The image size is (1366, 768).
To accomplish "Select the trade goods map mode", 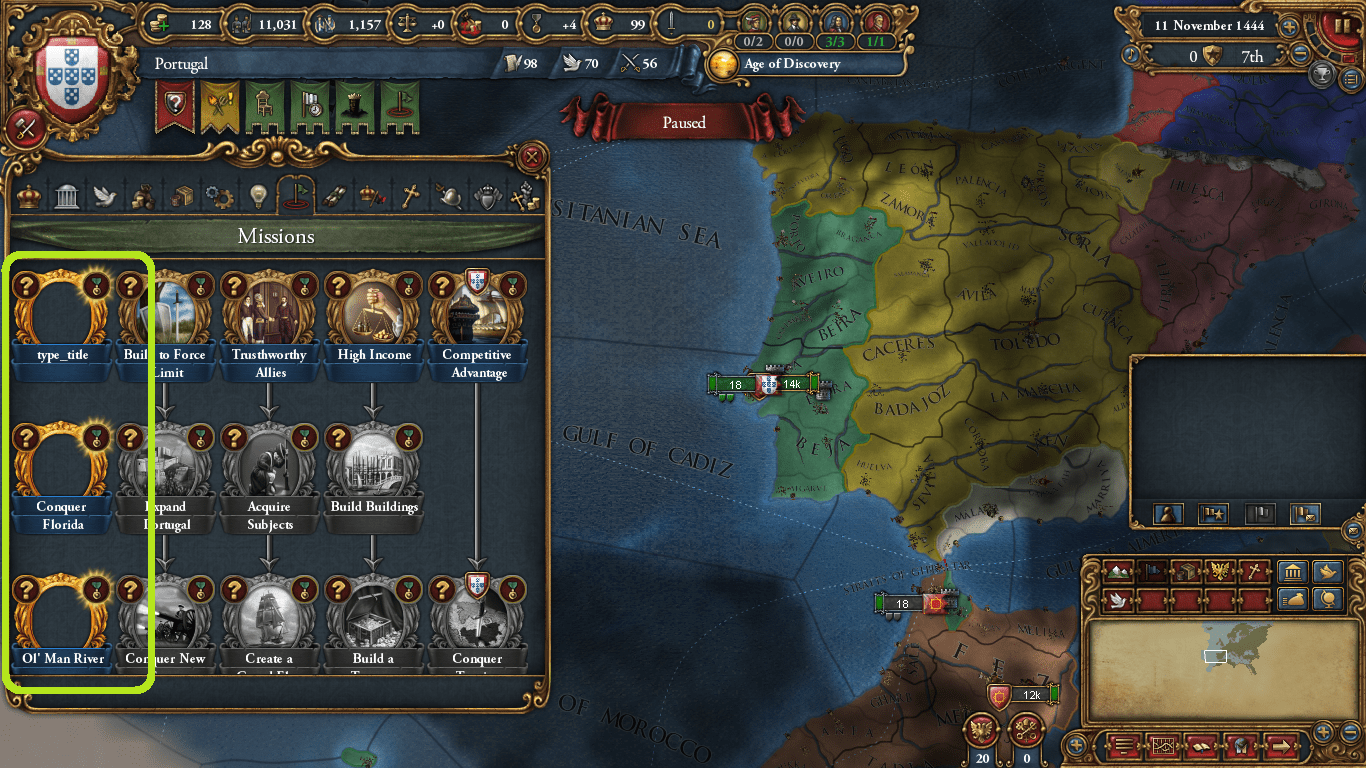I will 1185,571.
